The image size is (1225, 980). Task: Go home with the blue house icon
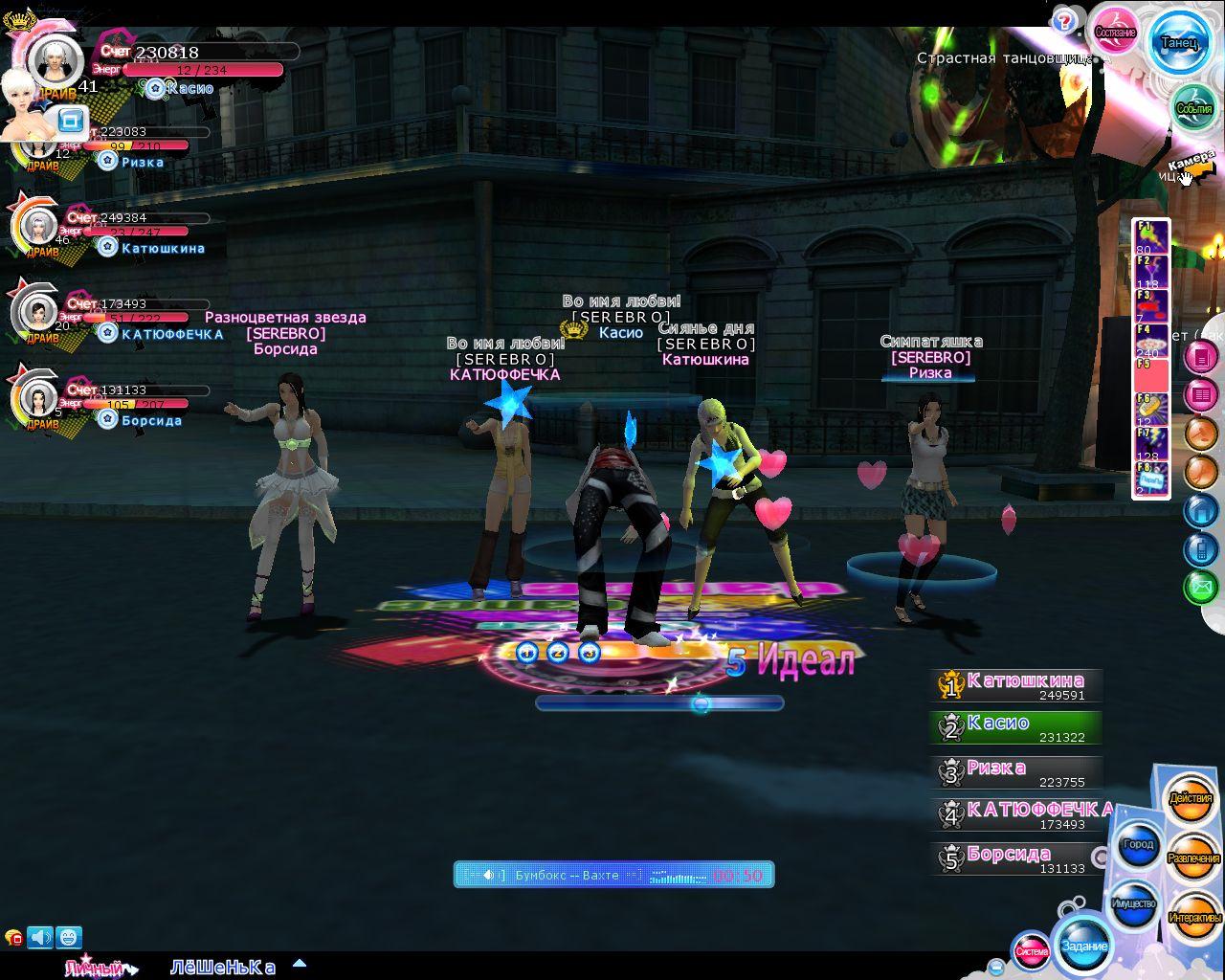click(1200, 511)
